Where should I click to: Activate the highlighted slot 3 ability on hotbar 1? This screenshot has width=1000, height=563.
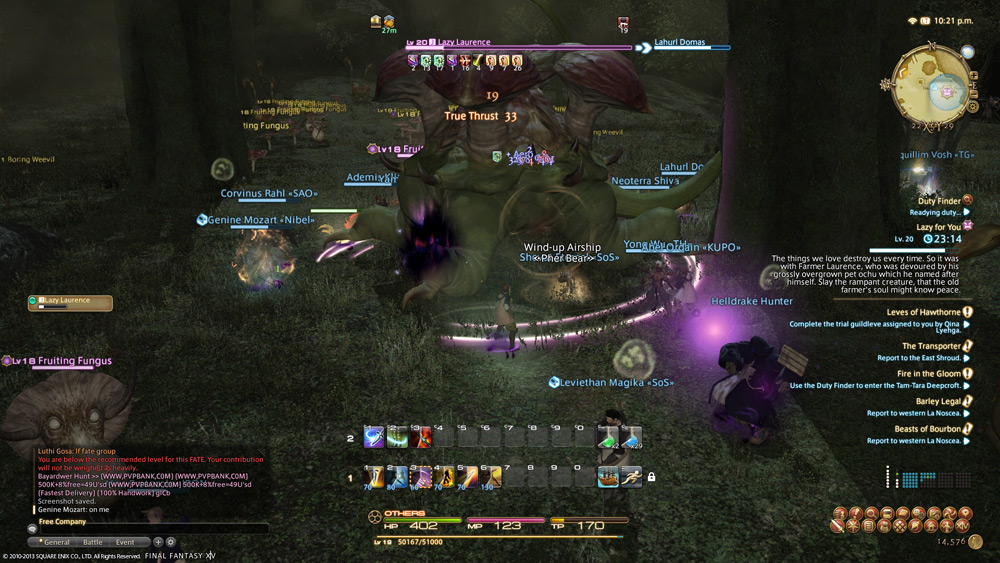click(421, 477)
